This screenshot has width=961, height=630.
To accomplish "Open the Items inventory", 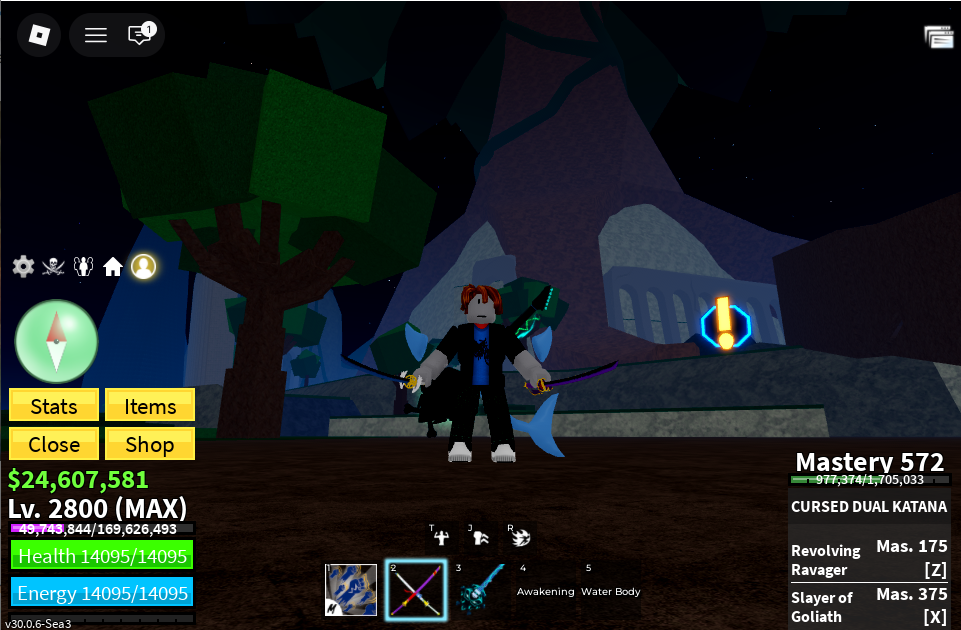I will [x=150, y=406].
